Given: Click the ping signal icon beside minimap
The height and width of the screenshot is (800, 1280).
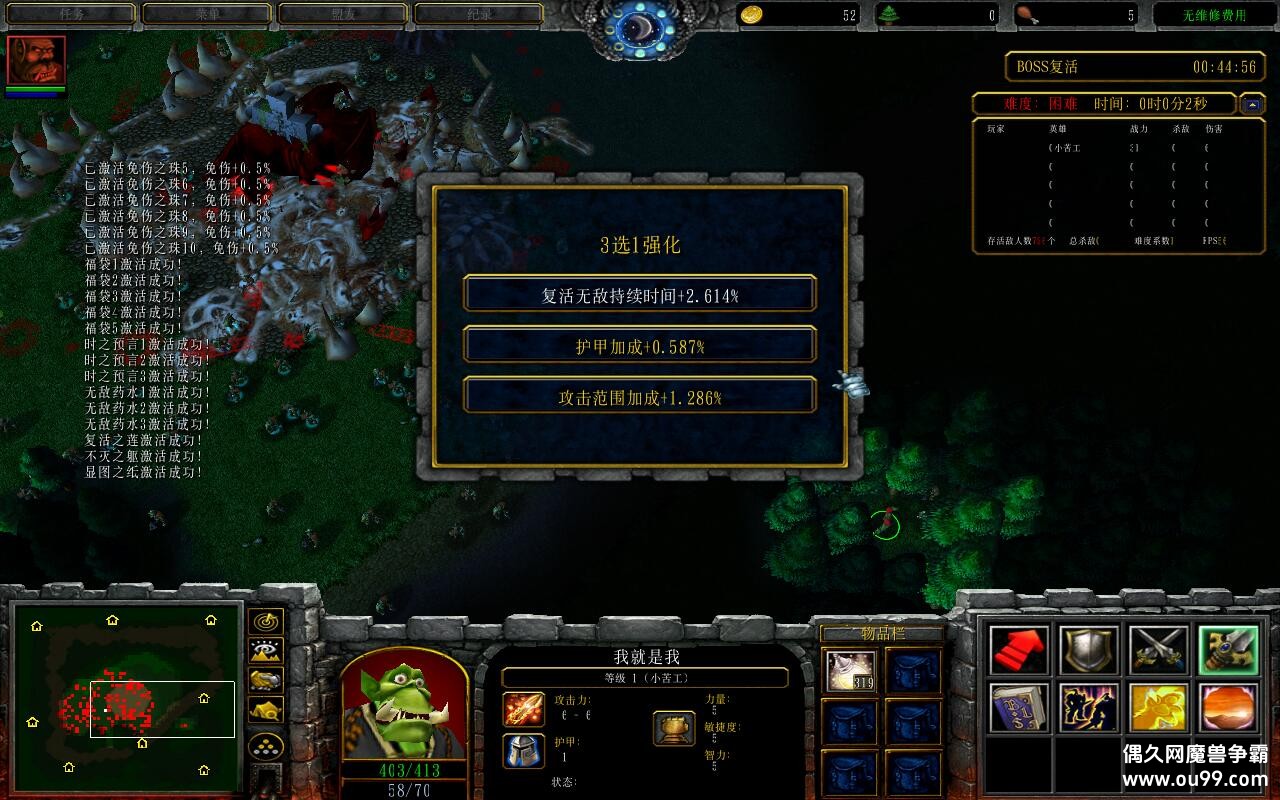Looking at the screenshot, I should [x=264, y=622].
